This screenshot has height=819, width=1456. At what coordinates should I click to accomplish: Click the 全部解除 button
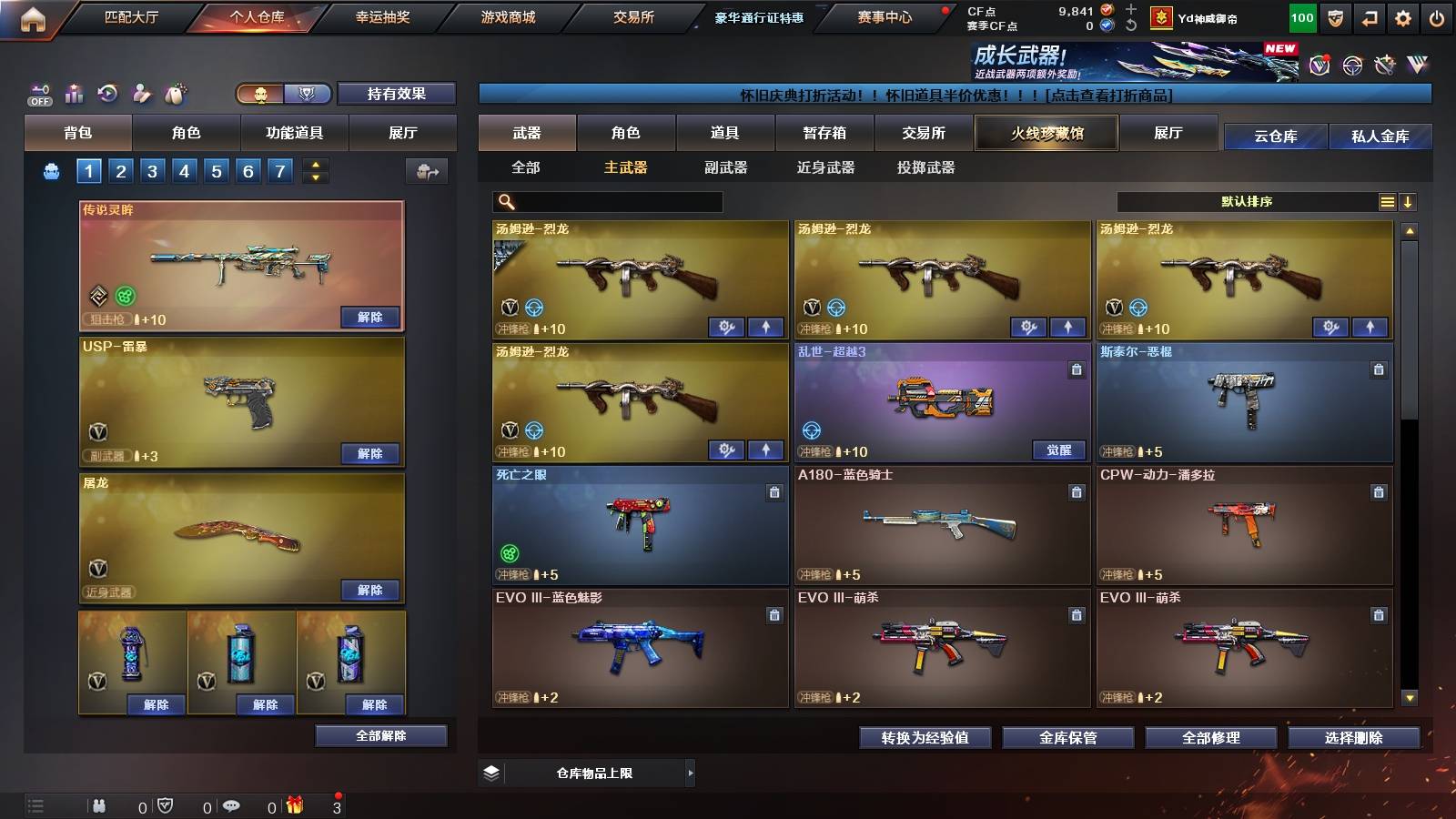tap(379, 735)
